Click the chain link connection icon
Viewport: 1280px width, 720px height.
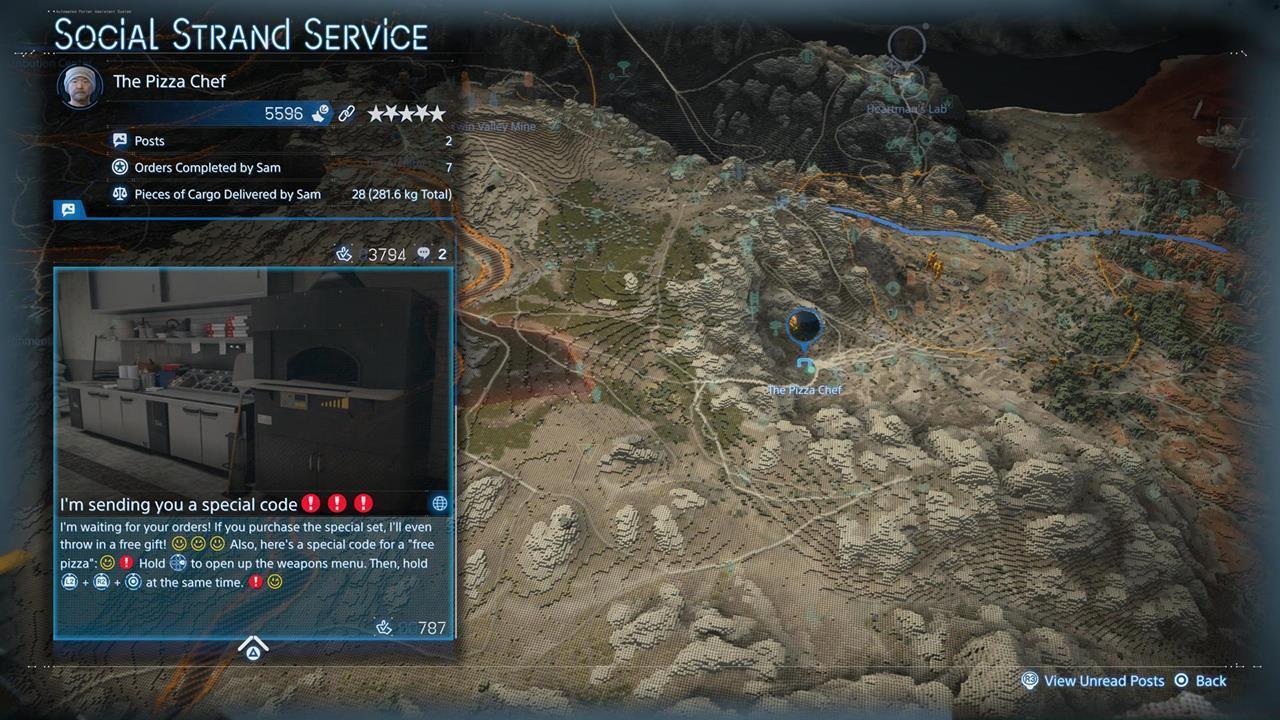347,114
